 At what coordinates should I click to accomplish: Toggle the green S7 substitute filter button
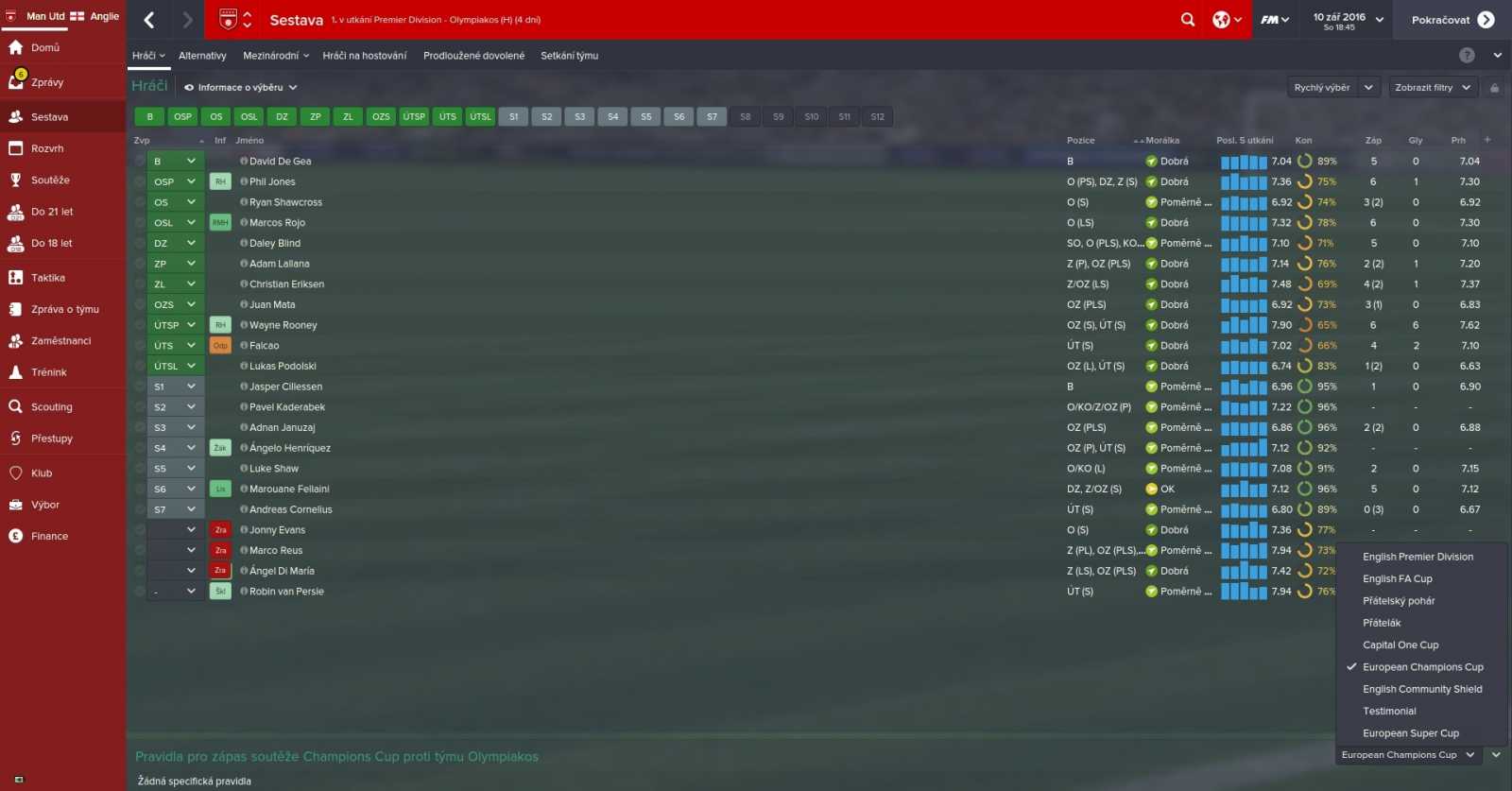712,116
